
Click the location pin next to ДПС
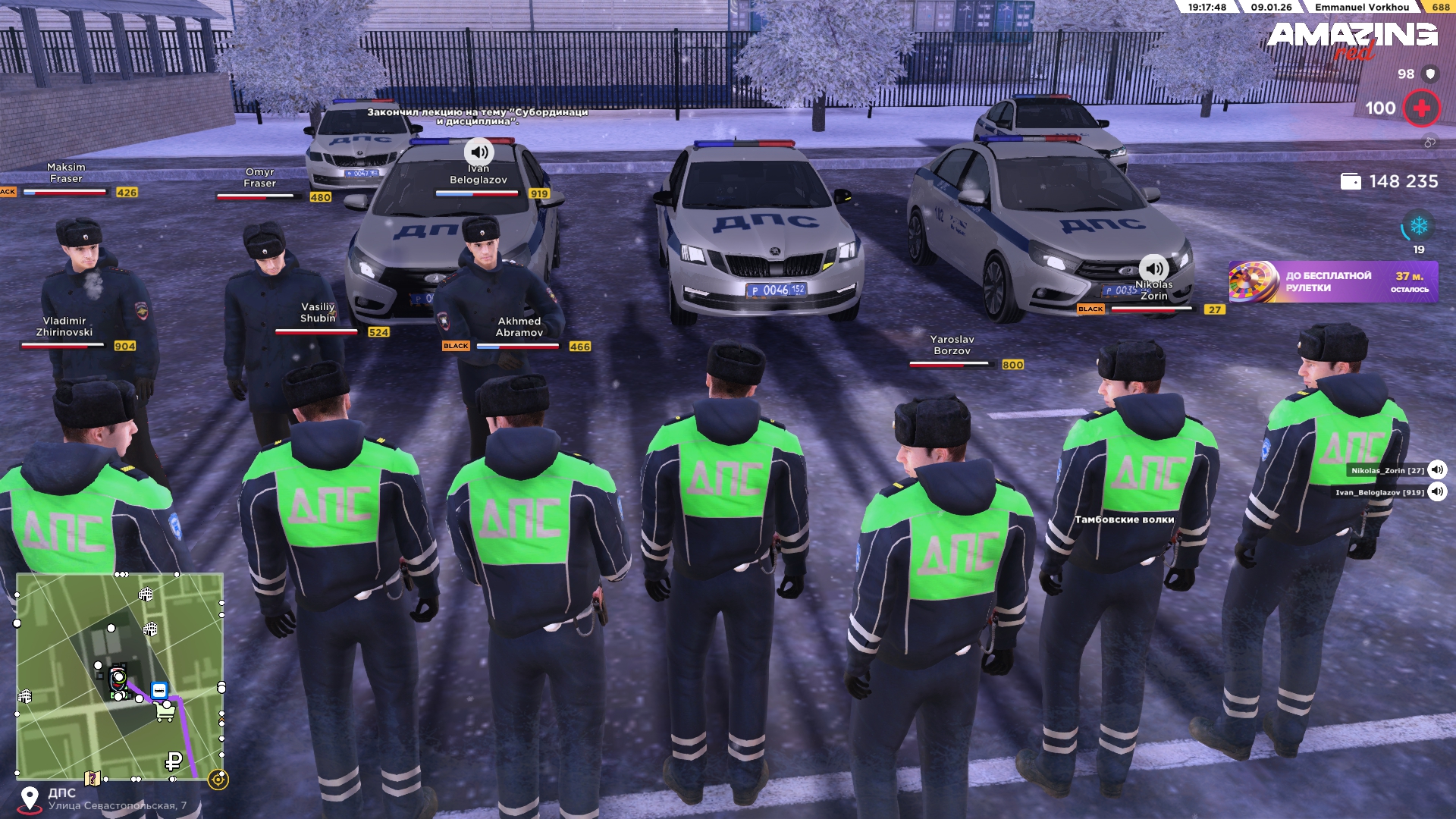30,799
